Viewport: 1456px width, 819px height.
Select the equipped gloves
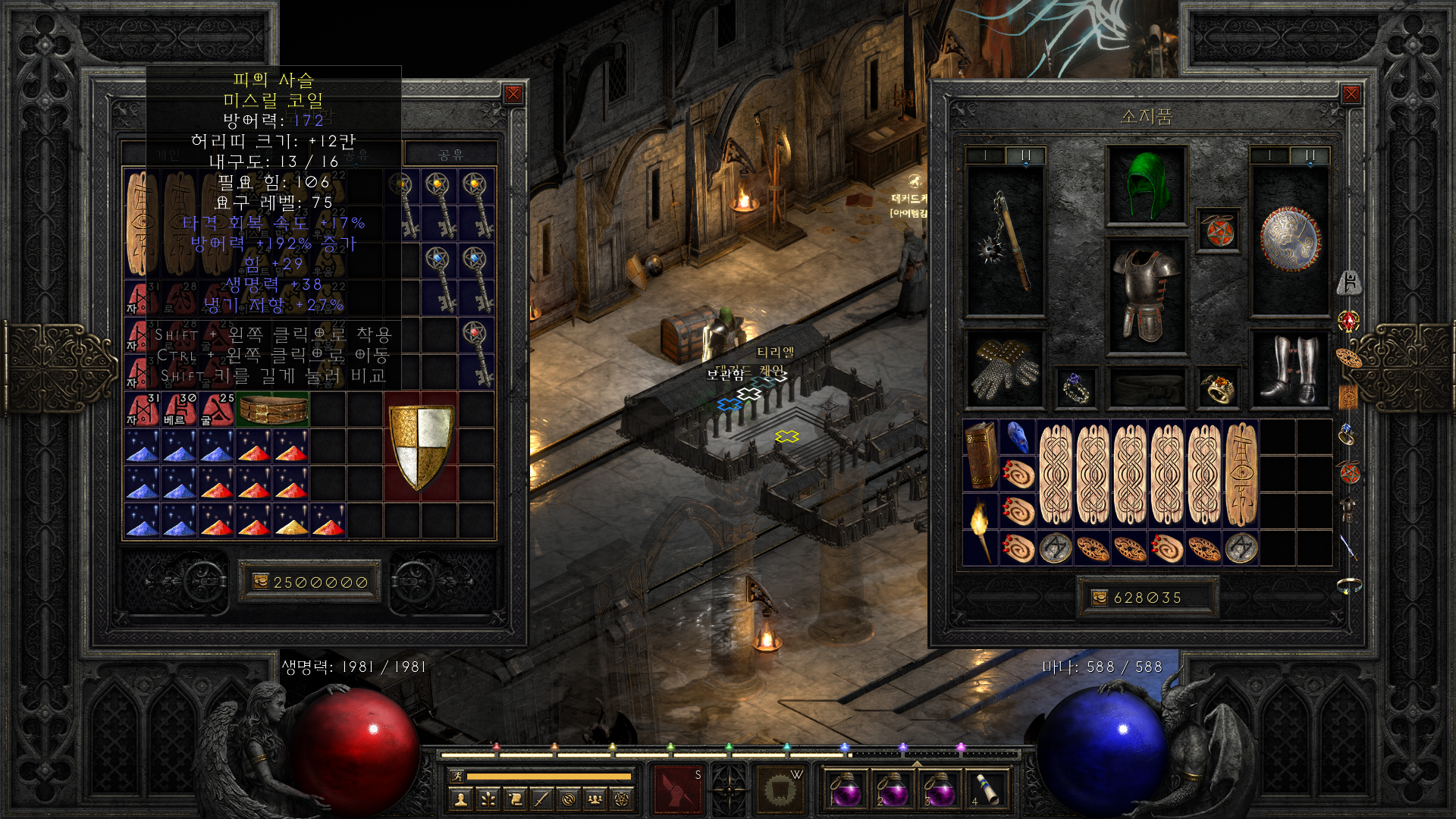[1006, 369]
